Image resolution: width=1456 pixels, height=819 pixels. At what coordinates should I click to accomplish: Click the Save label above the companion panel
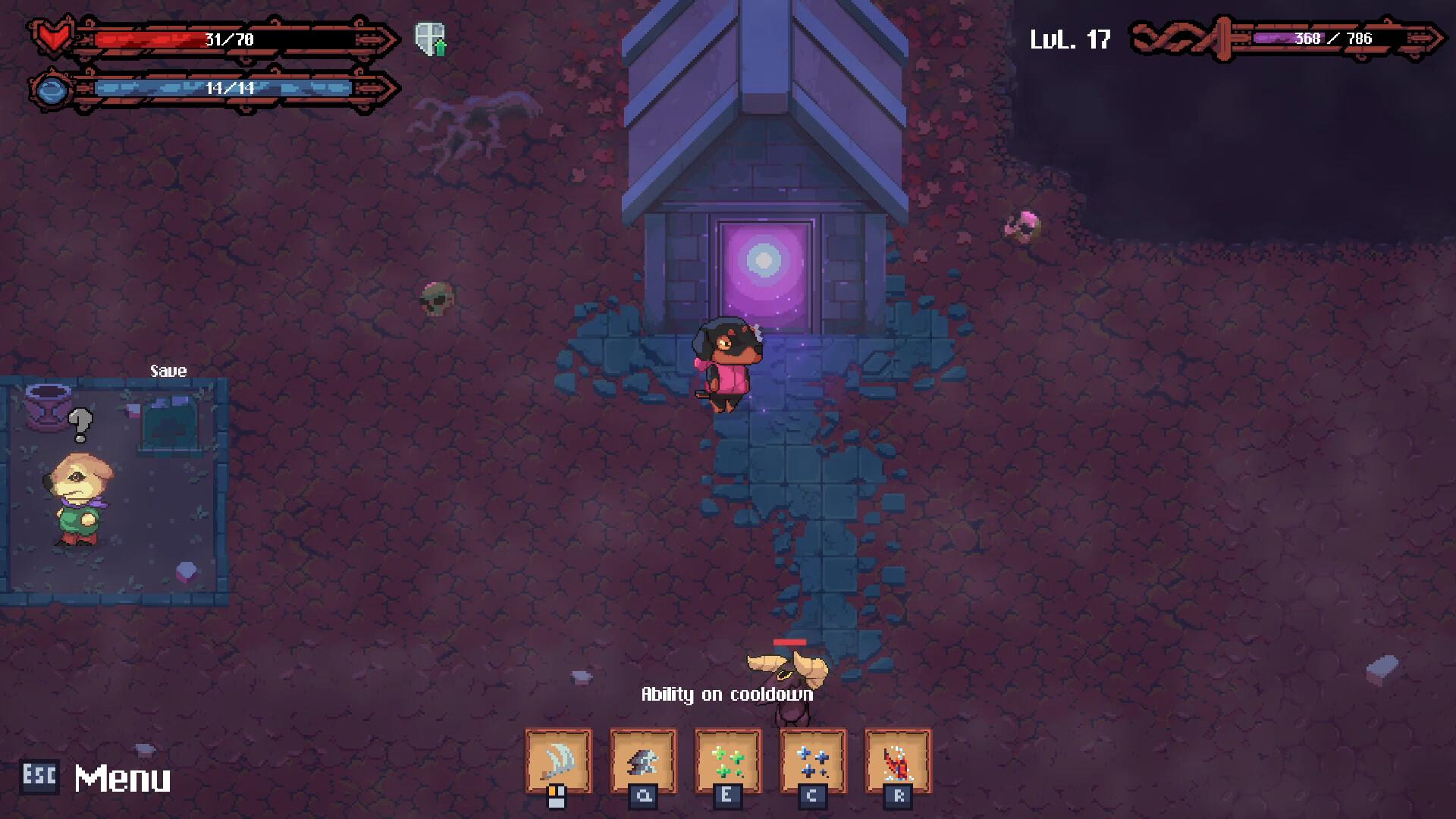coord(168,371)
